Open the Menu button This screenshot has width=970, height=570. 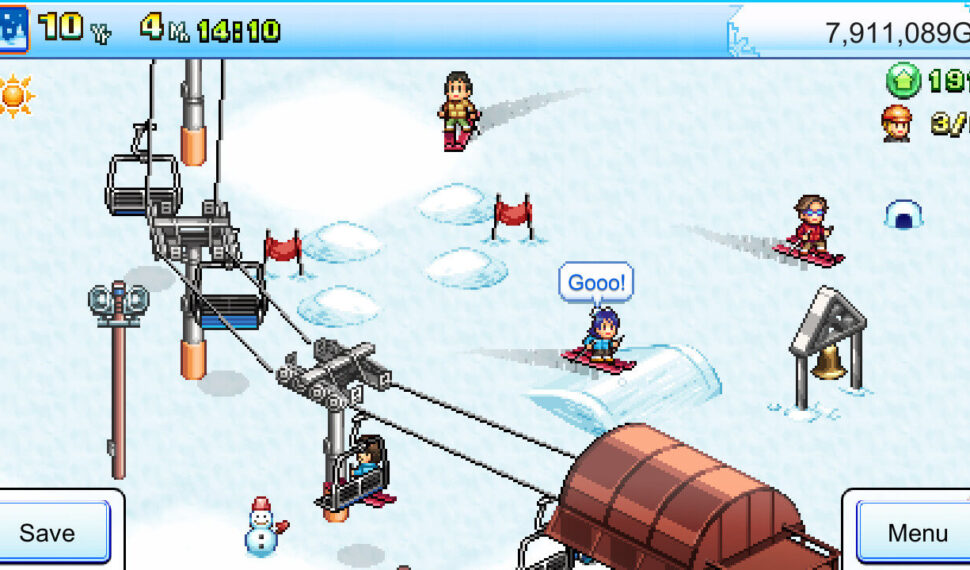tap(915, 532)
